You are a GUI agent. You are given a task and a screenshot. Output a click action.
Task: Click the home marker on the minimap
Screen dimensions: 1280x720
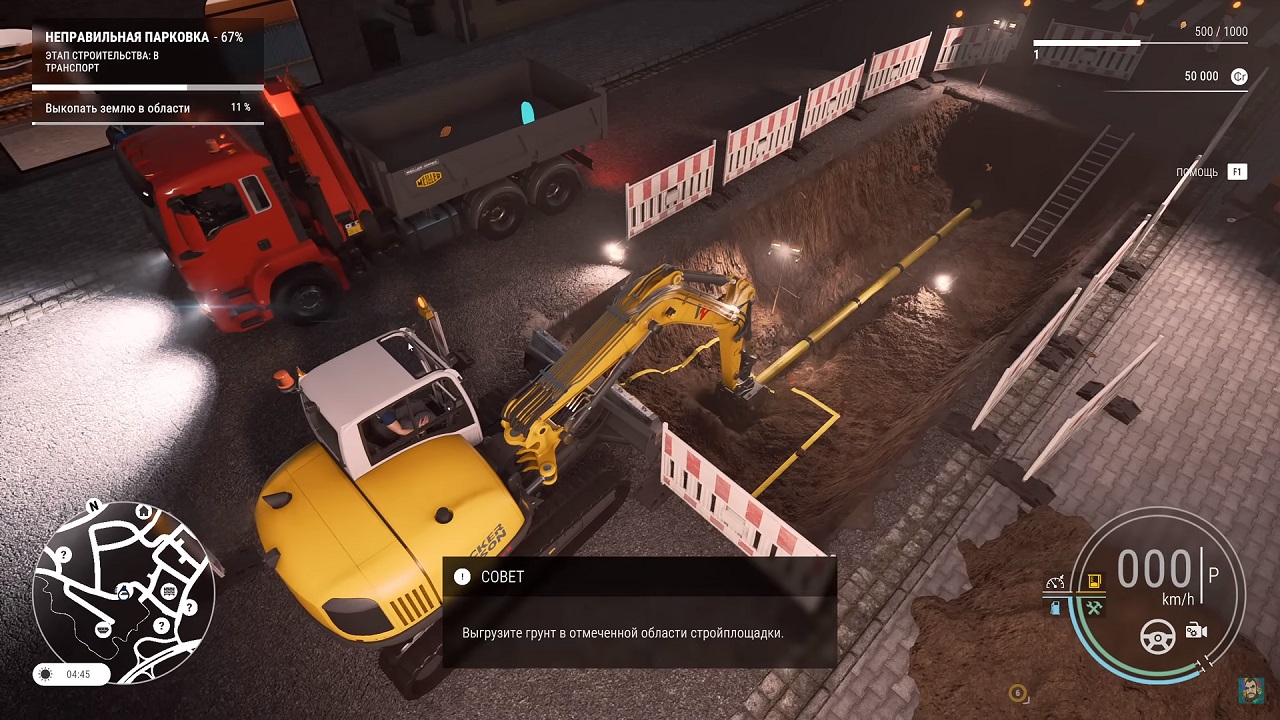tap(144, 512)
